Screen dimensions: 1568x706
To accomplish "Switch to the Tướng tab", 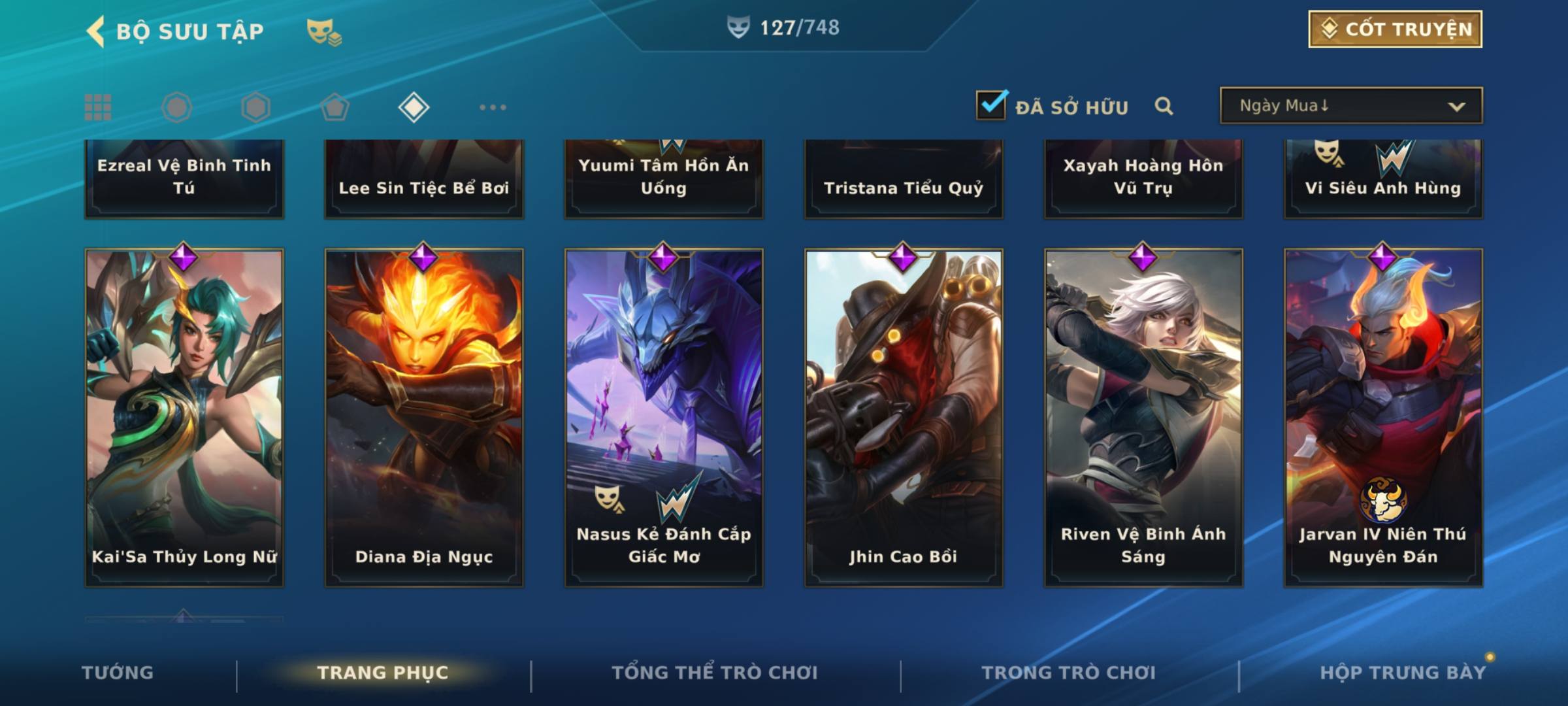I will coord(118,673).
